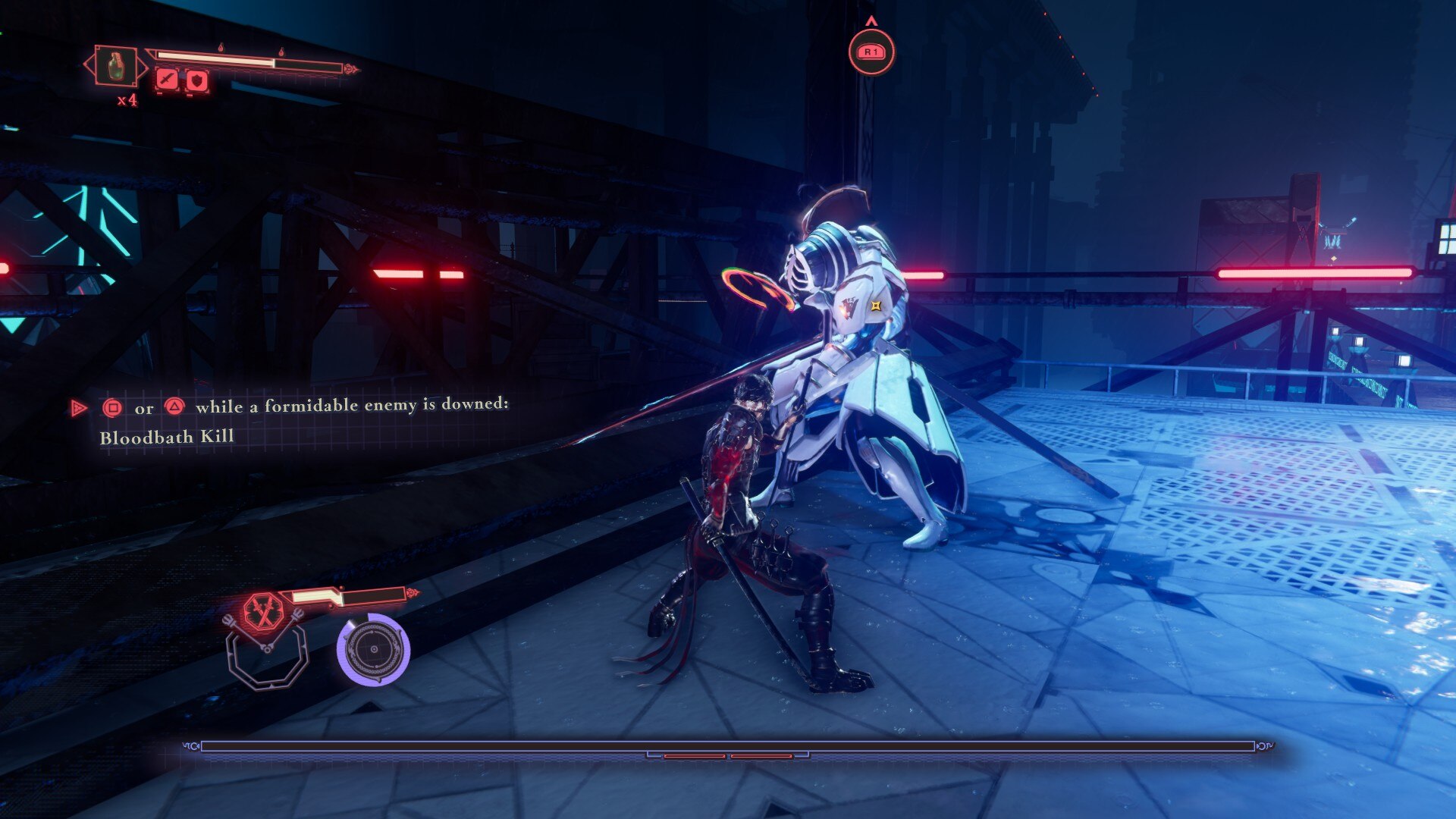Image resolution: width=1456 pixels, height=819 pixels.
Task: Click the sword attack buff icon
Action: [x=167, y=79]
